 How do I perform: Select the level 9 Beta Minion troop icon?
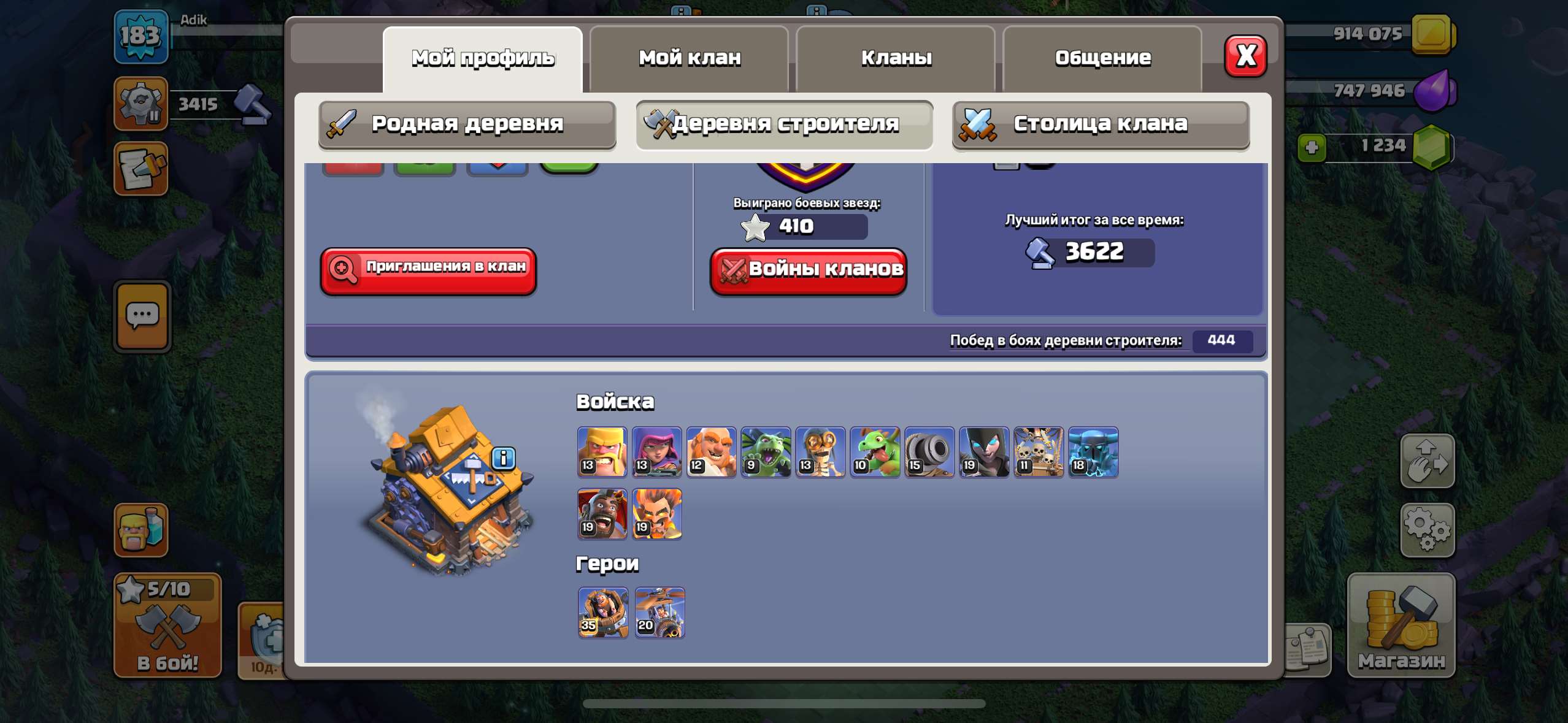(766, 453)
